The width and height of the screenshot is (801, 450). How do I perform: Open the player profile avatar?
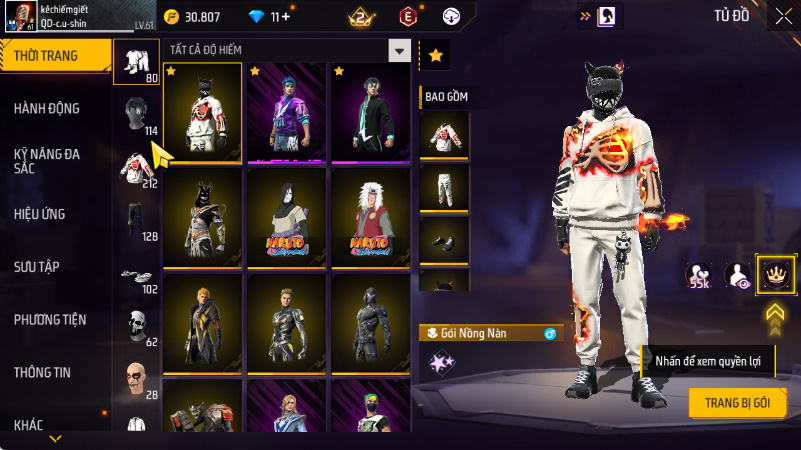pos(19,16)
